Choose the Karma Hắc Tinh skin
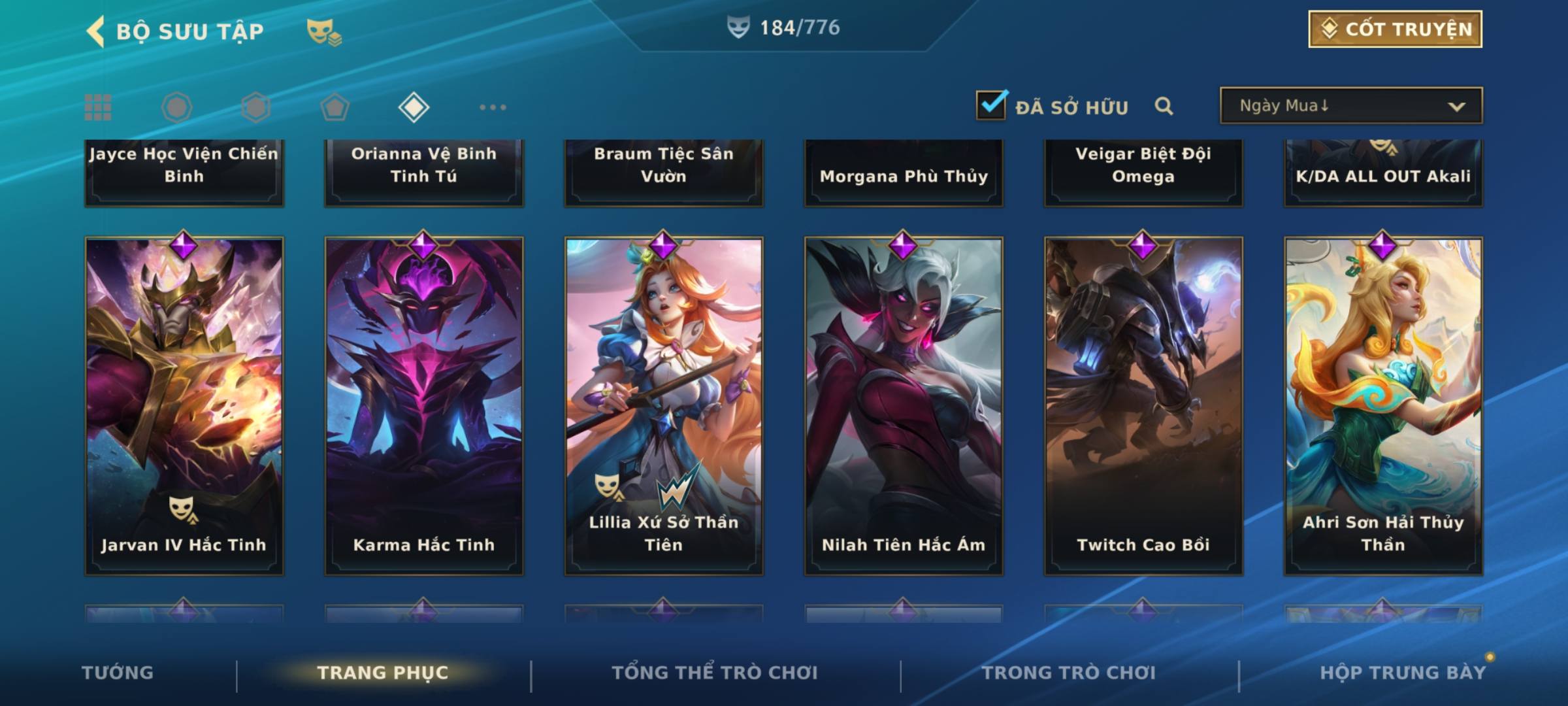 coord(424,405)
